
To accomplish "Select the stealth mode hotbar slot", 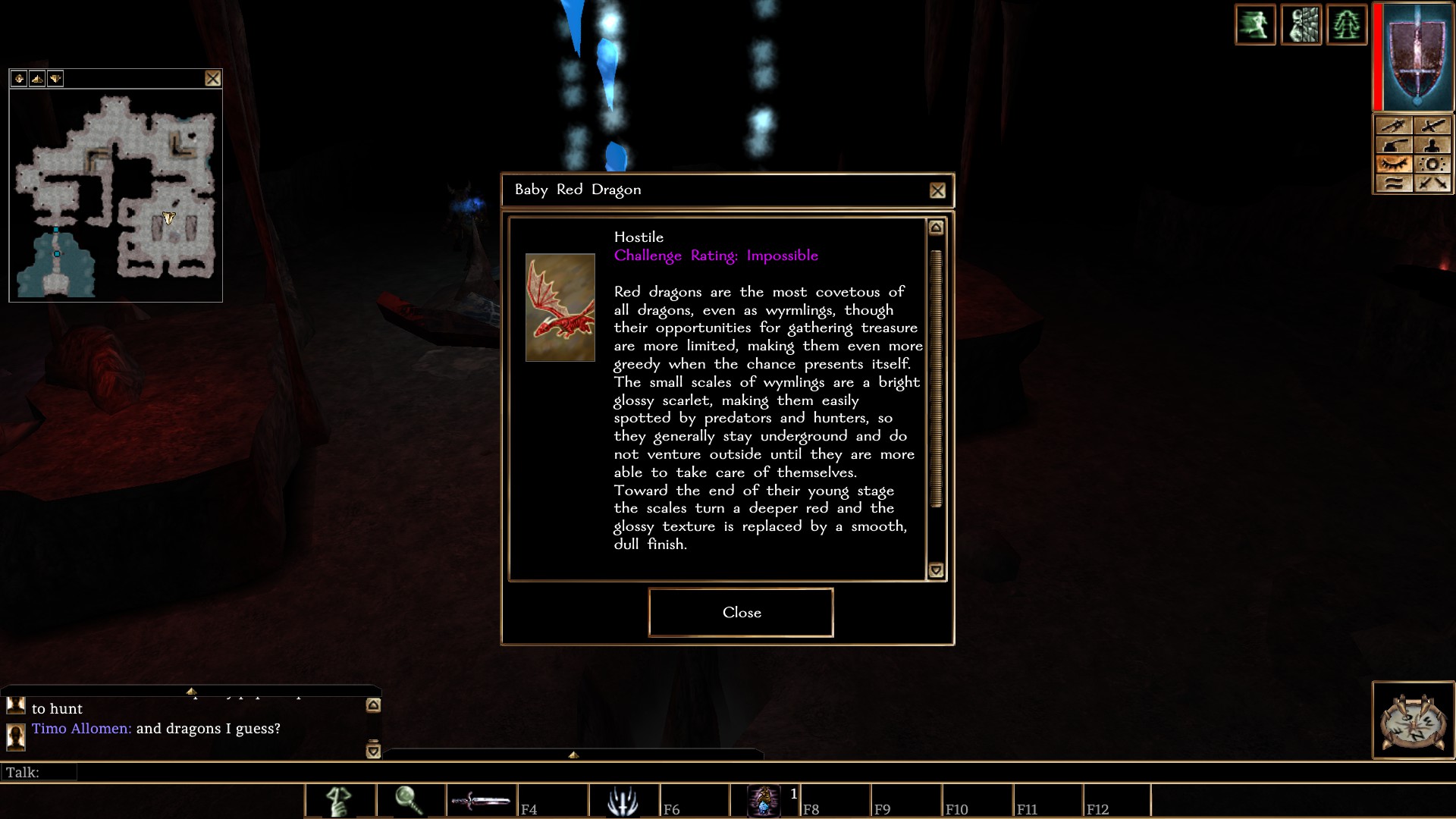I will [340, 801].
